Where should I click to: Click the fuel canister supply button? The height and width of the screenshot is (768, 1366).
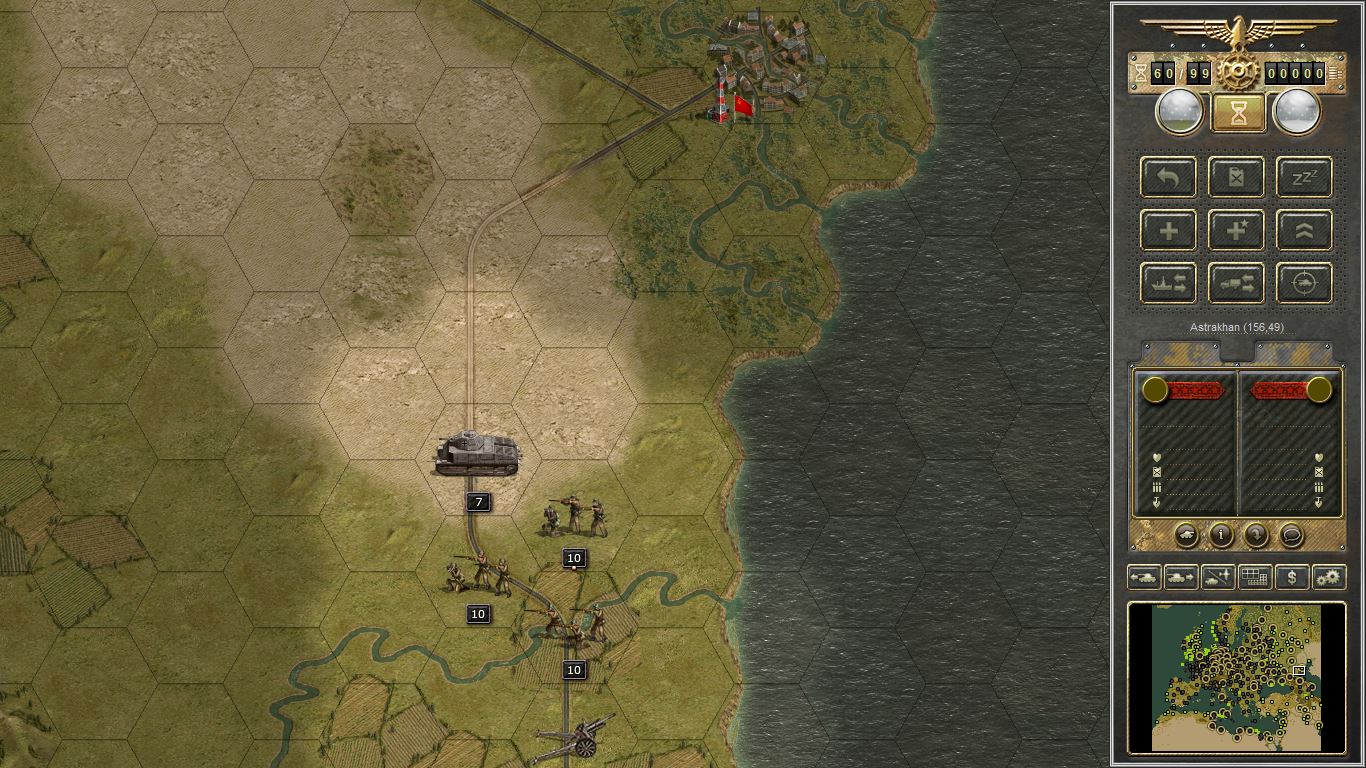click(x=1237, y=178)
